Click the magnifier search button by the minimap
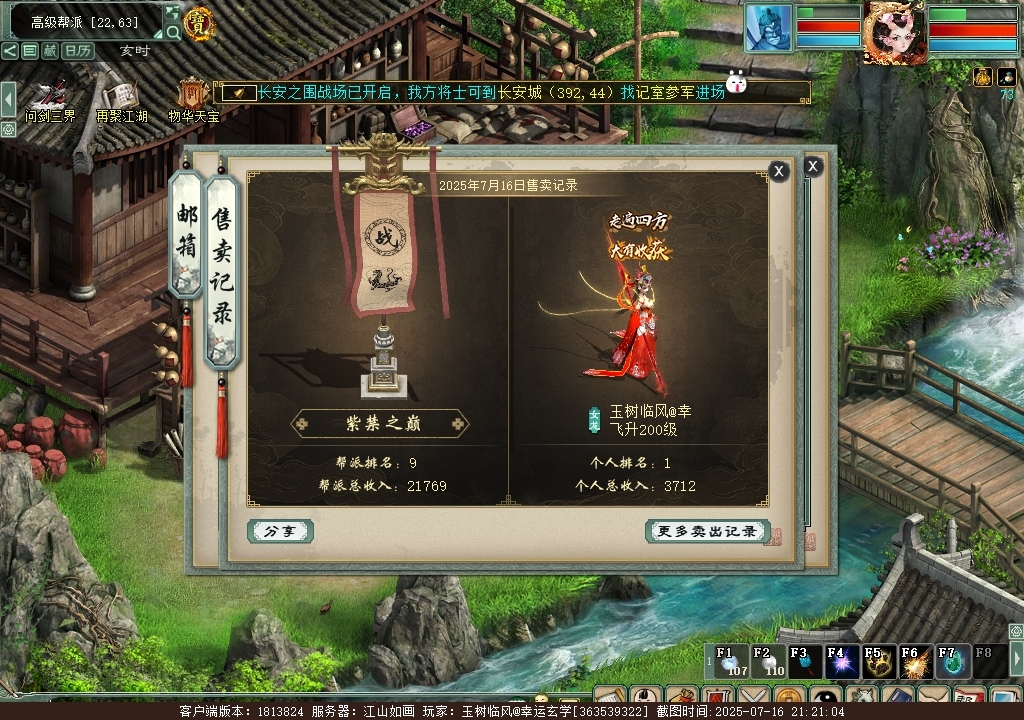Image resolution: width=1024 pixels, height=720 pixels. 173,32
